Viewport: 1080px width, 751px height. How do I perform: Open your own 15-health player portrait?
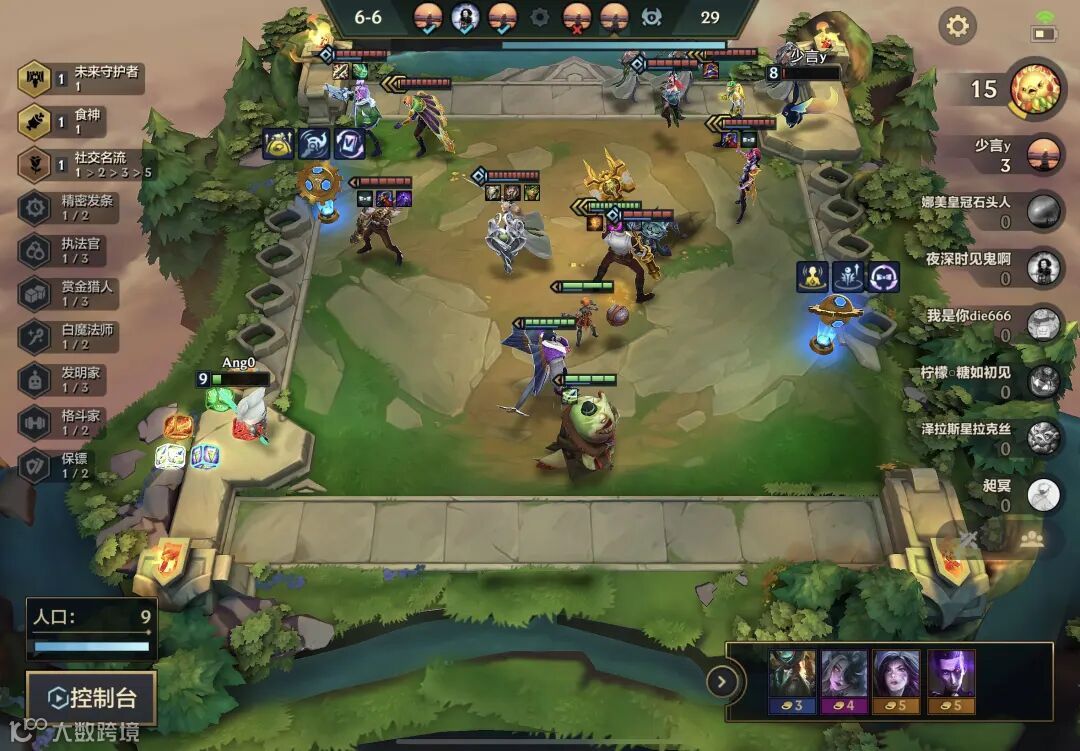pos(1033,89)
